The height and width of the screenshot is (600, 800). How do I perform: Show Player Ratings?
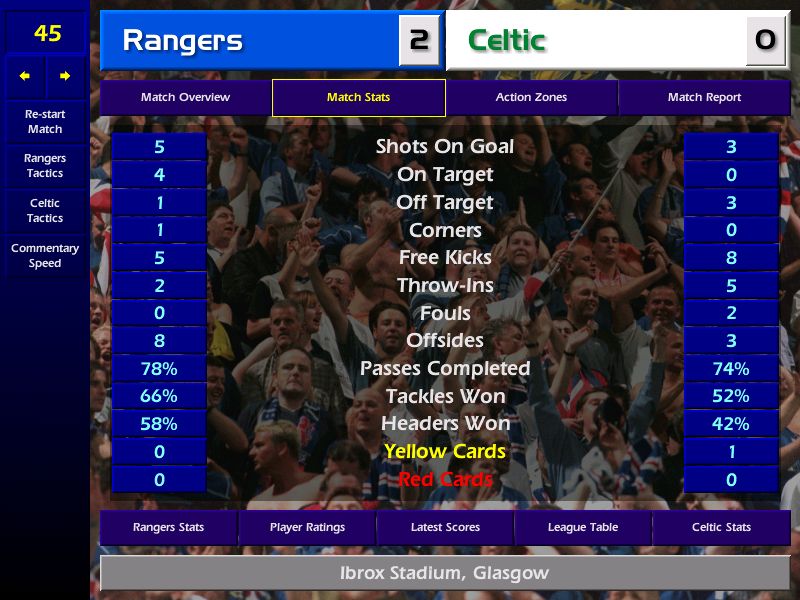pyautogui.click(x=307, y=527)
